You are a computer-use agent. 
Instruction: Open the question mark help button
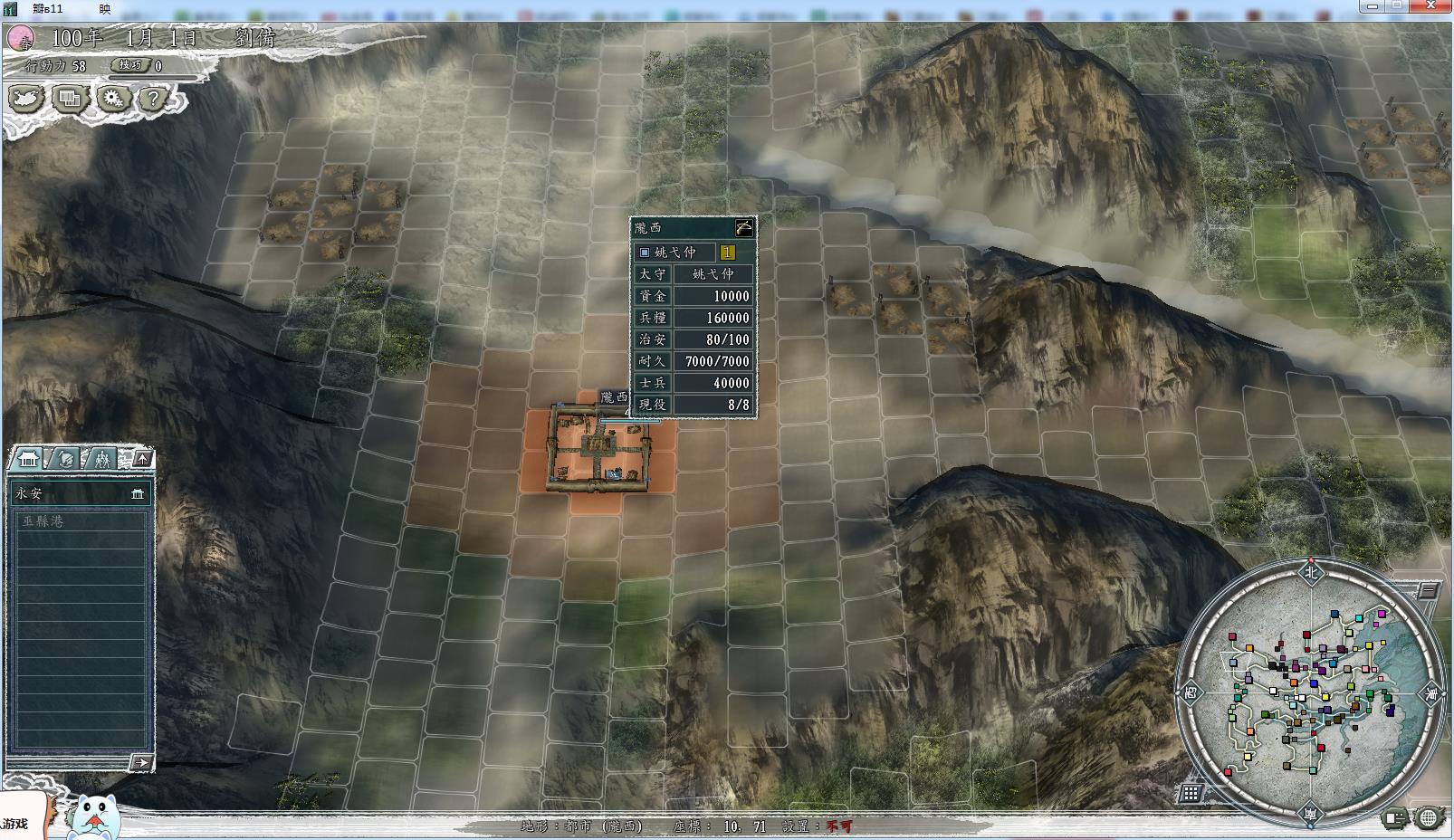(154, 98)
